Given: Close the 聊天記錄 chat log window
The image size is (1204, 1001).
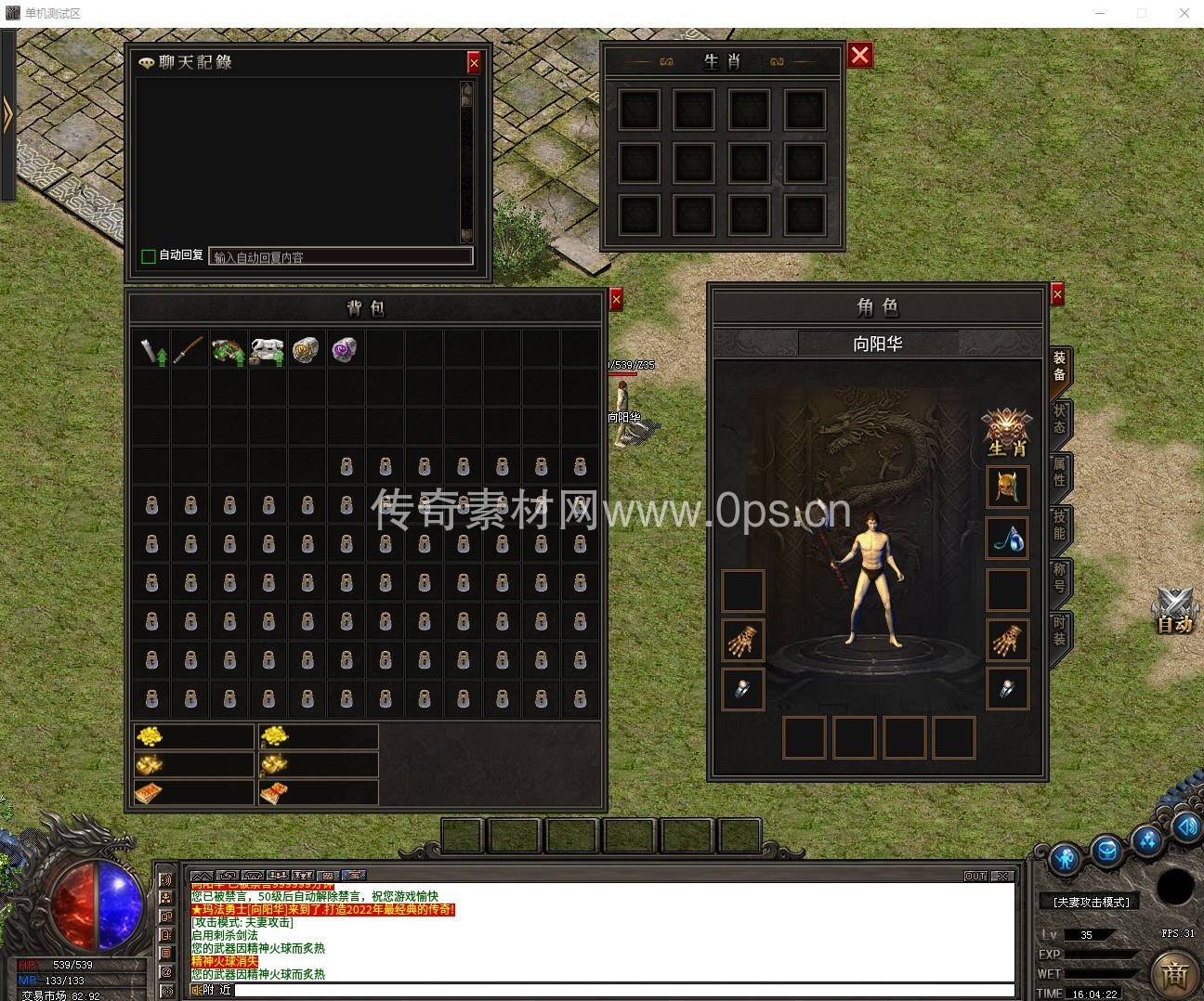Looking at the screenshot, I should [474, 62].
